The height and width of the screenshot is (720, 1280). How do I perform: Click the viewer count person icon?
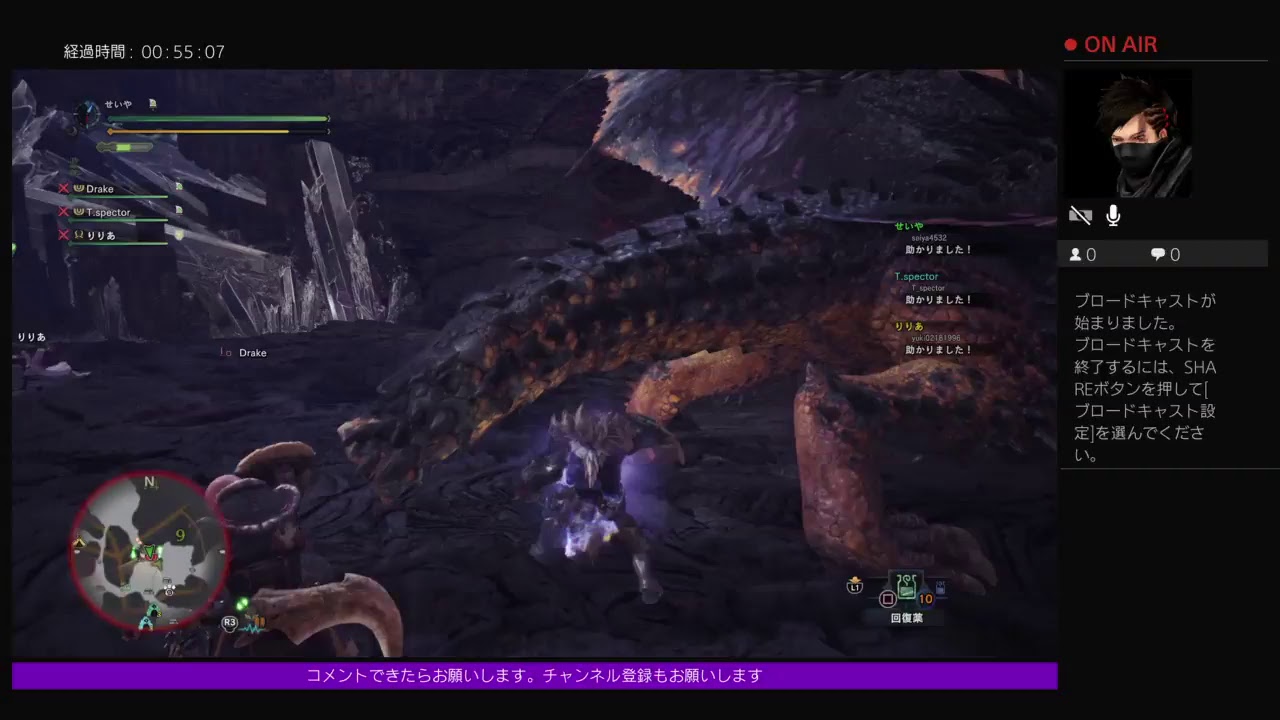point(1075,254)
